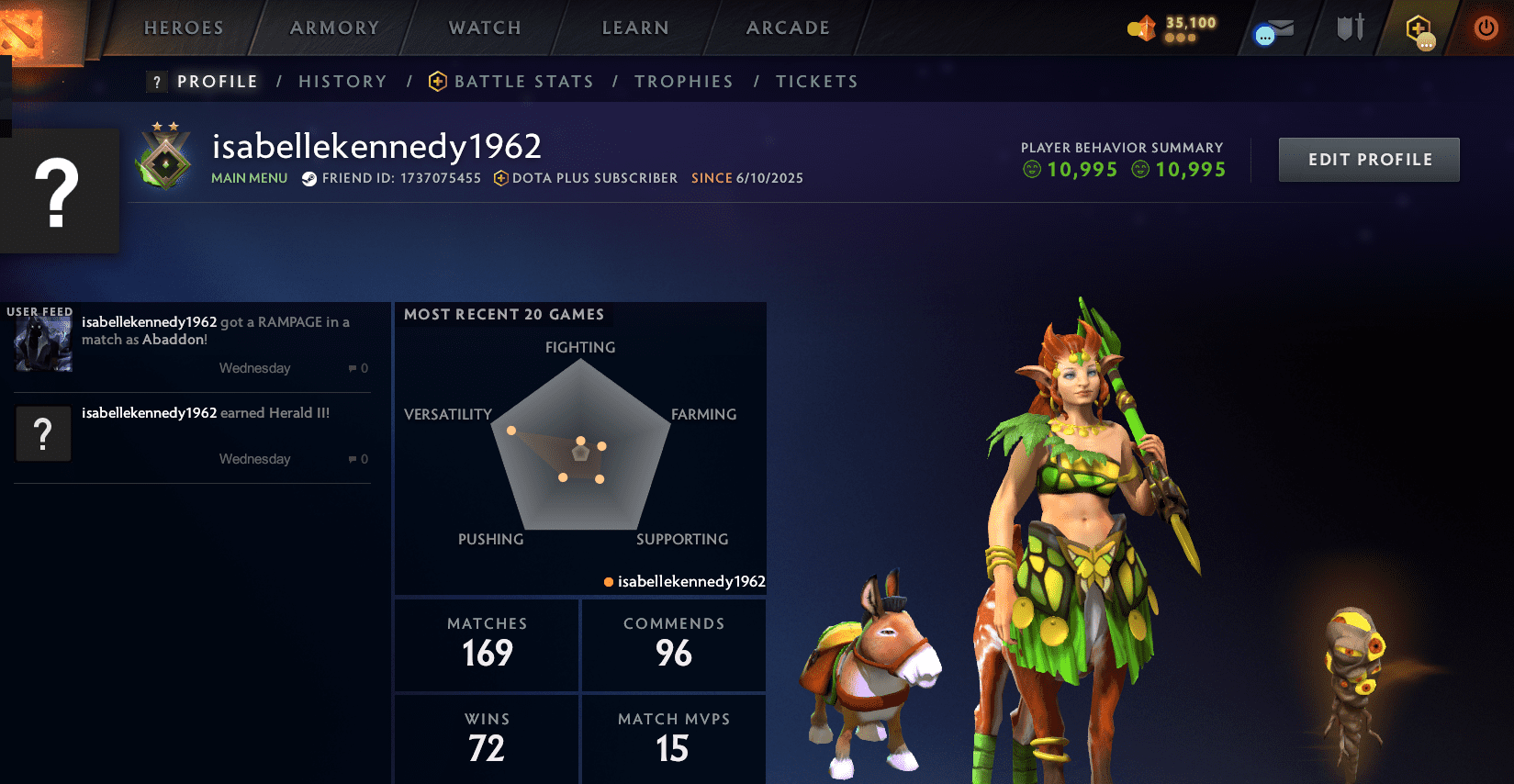Click the EDIT PROFILE button

tap(1368, 159)
